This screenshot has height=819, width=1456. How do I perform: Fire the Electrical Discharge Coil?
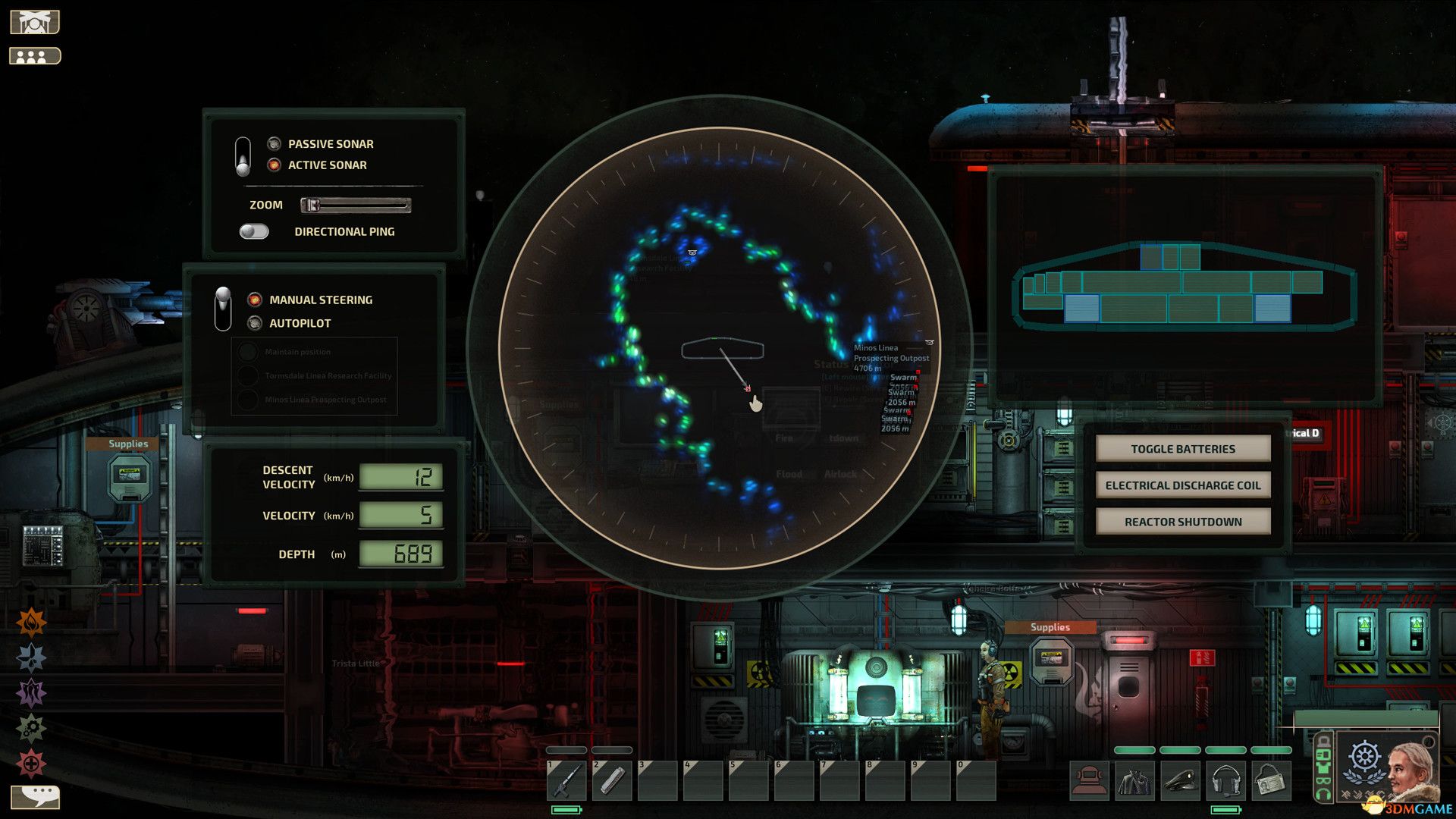point(1183,485)
